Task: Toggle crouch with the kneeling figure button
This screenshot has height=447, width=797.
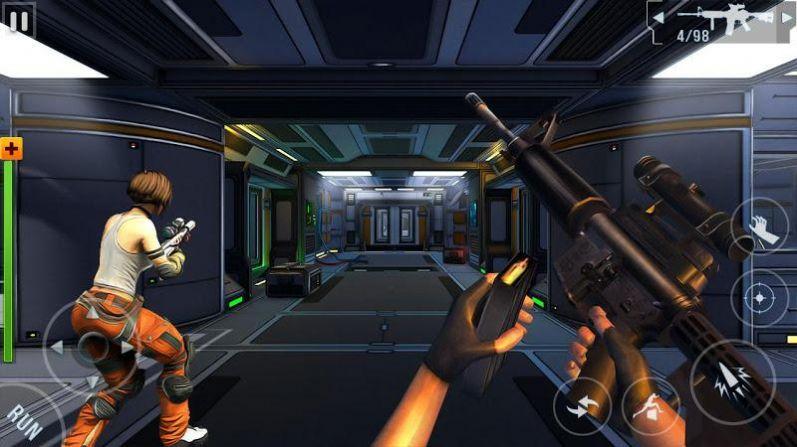Action: pyautogui.click(x=651, y=406)
